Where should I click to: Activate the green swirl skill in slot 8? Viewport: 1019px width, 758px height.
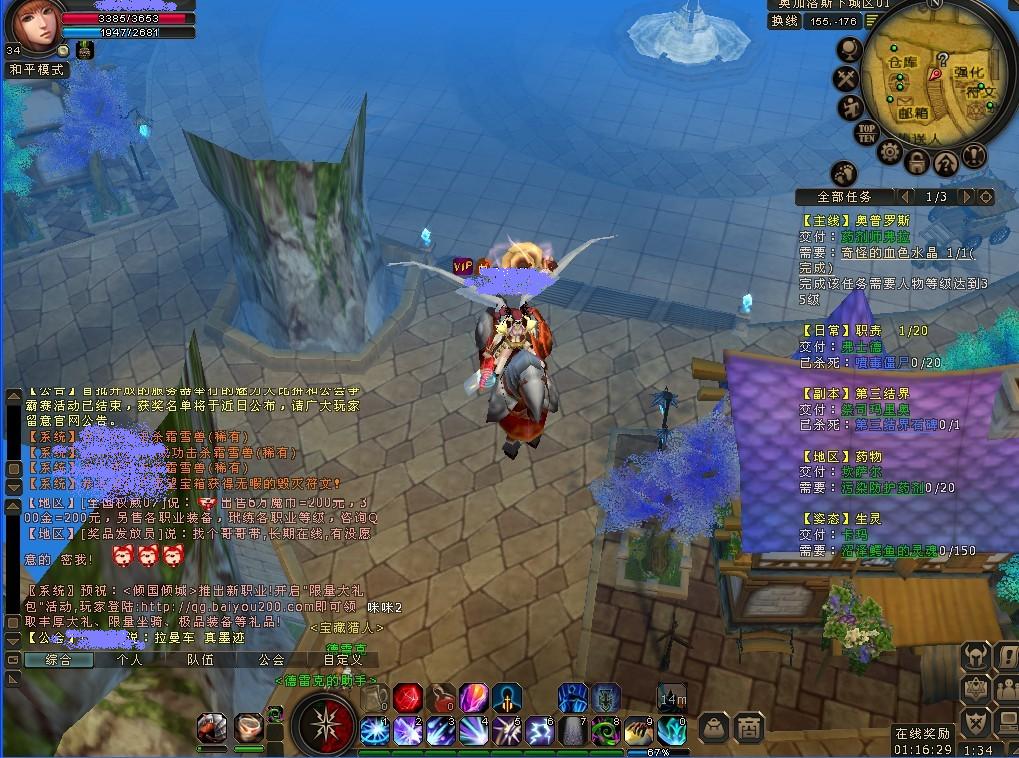point(606,731)
